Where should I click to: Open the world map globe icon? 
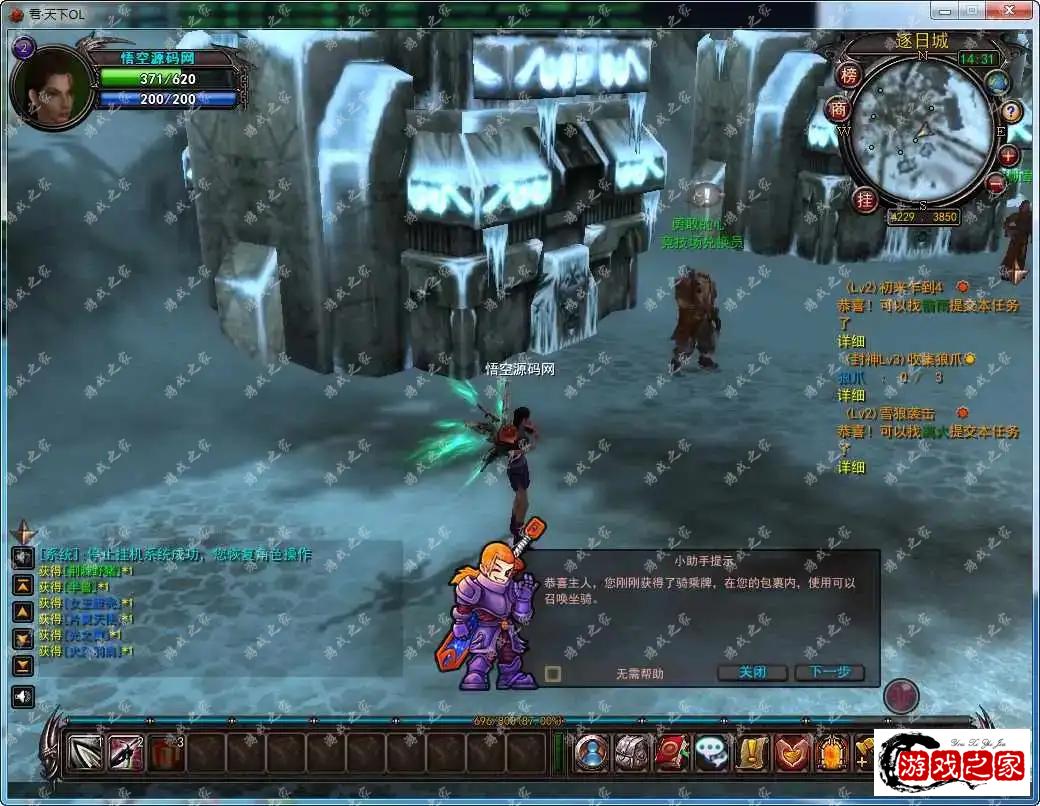[997, 83]
